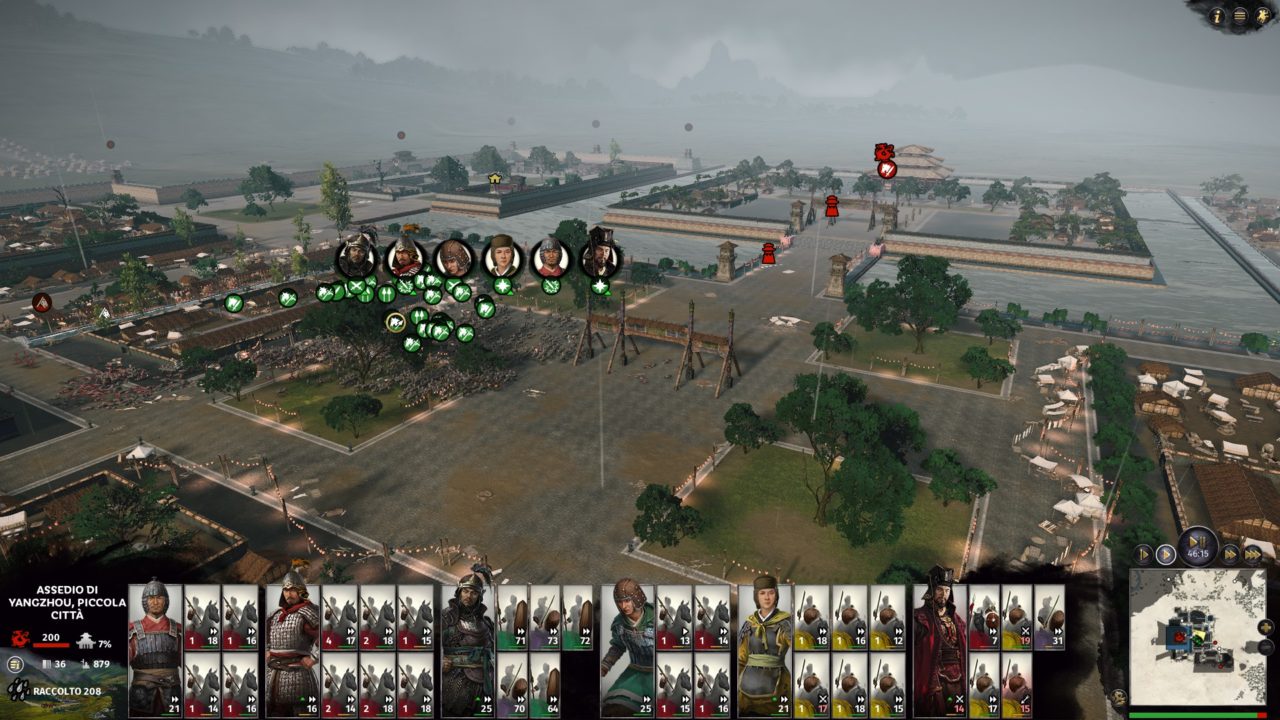1280x720 pixels.
Task: Set battle speed to fast forward
Action: coord(1230,554)
